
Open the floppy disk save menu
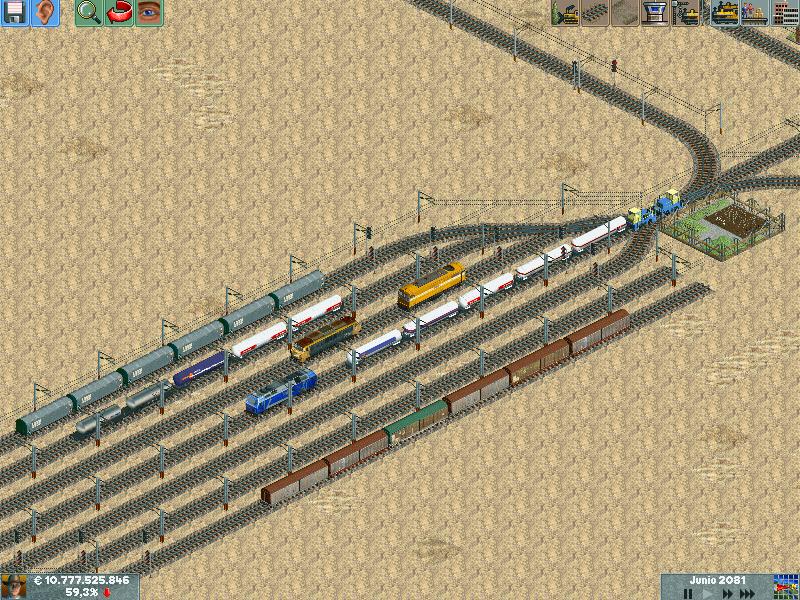[x=15, y=13]
